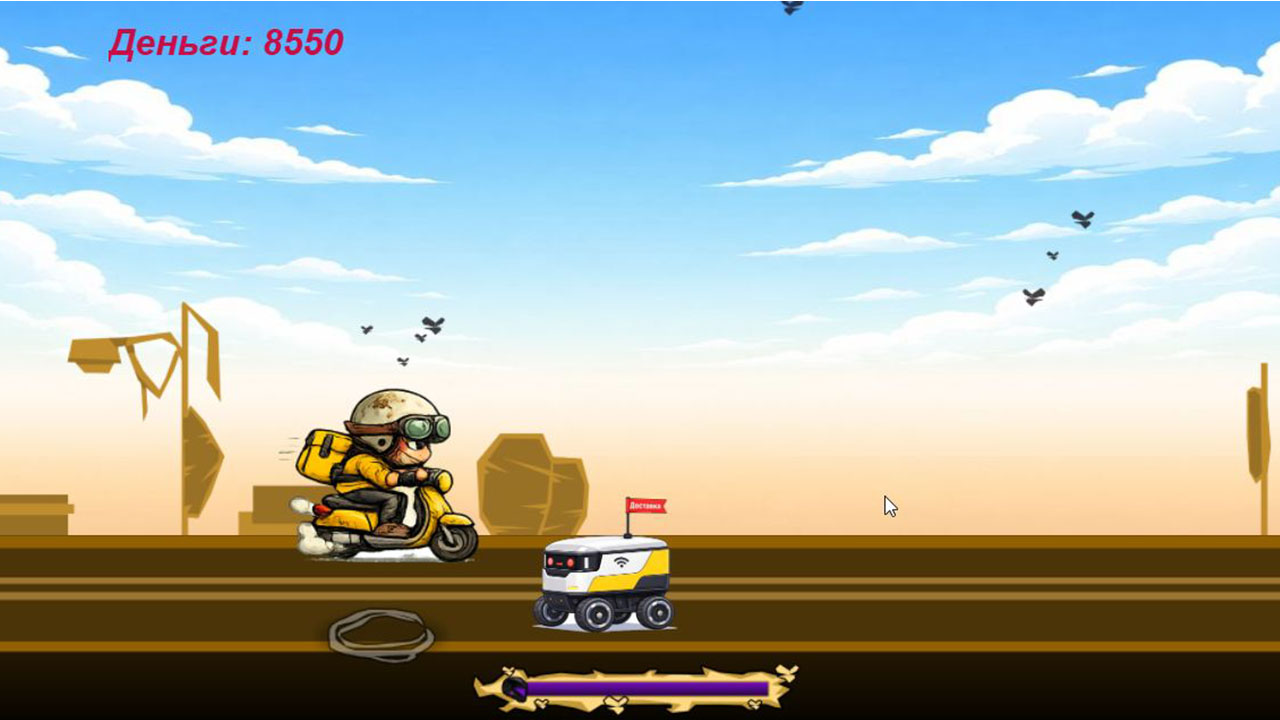The image size is (1280, 720).
Task: Click the yellow delivery bag on the rider's back
Action: [x=320, y=453]
